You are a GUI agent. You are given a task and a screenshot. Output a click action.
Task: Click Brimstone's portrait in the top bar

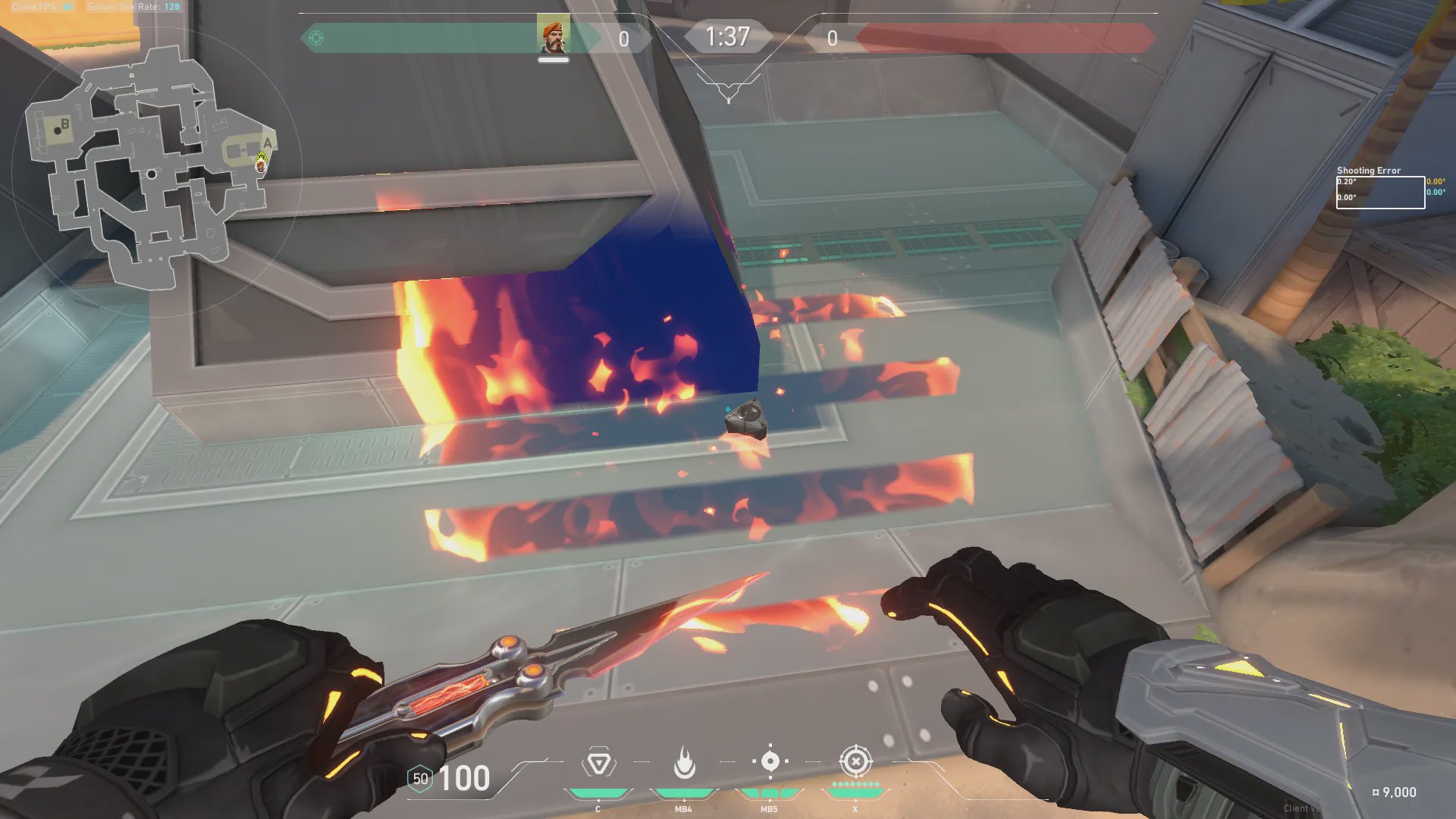[x=554, y=36]
